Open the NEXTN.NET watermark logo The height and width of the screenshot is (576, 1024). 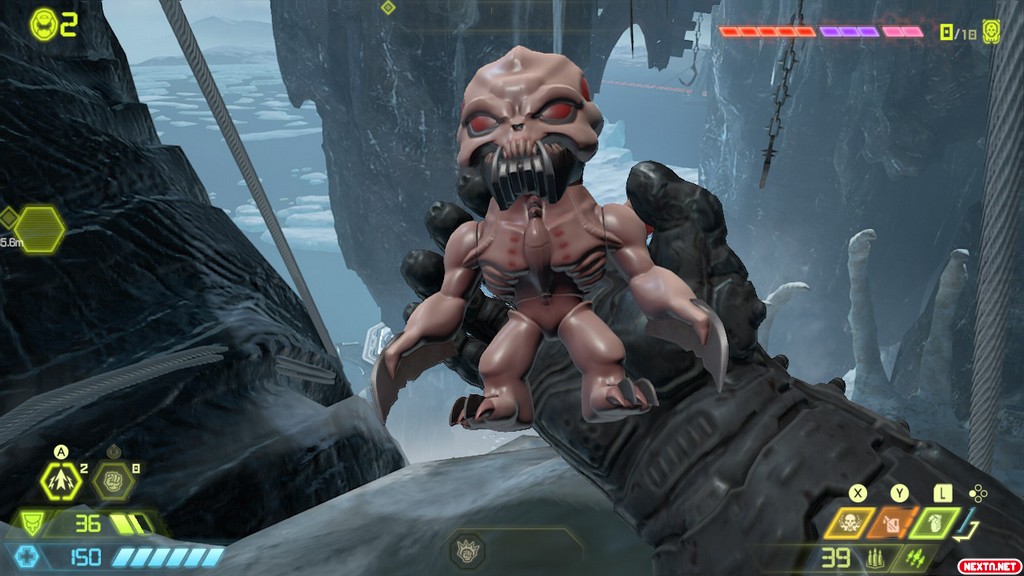pyautogui.click(x=987, y=565)
